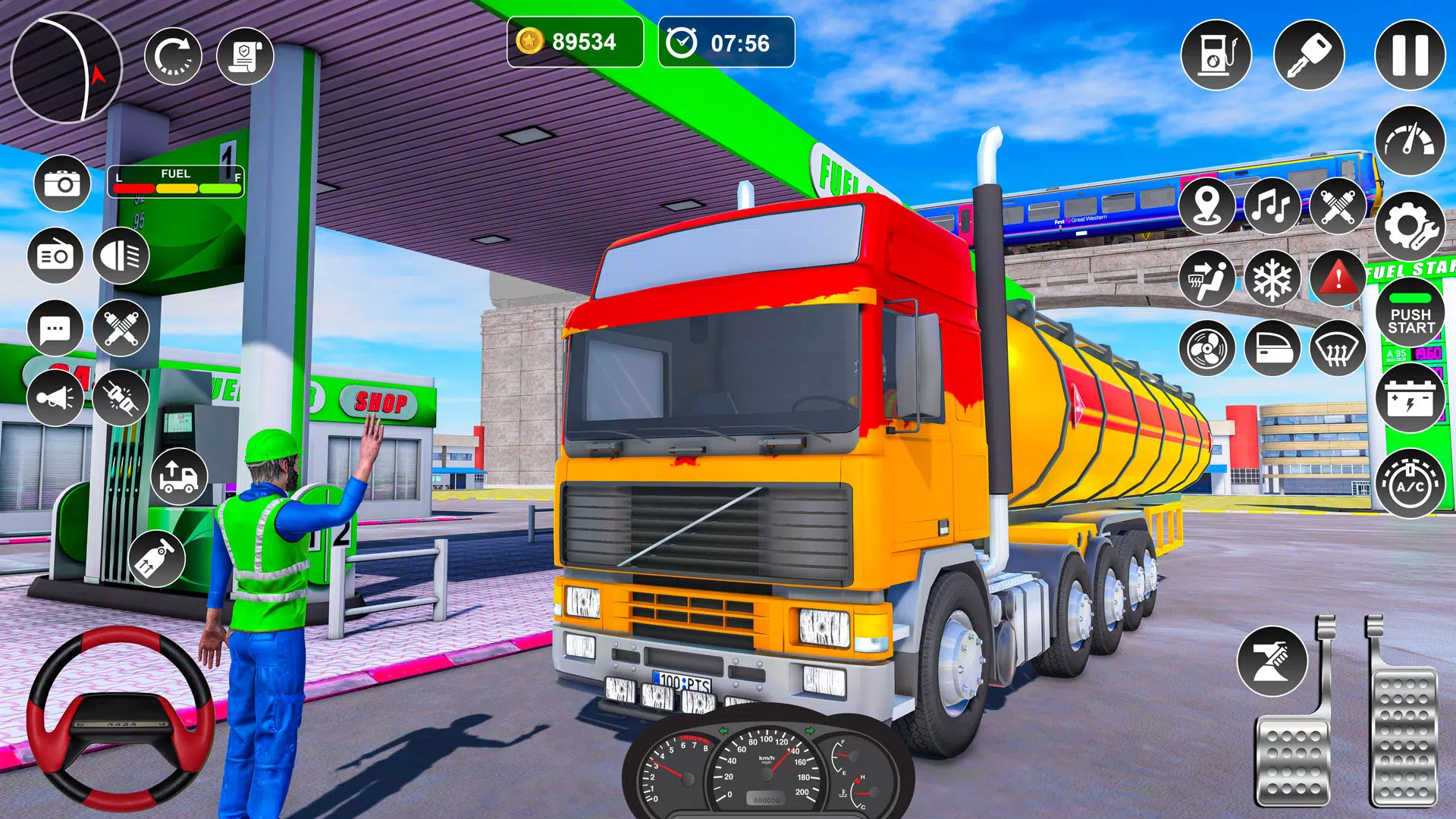Screen dimensions: 1456x819
Task: Tap the ignition key button
Action: pyautogui.click(x=1309, y=55)
